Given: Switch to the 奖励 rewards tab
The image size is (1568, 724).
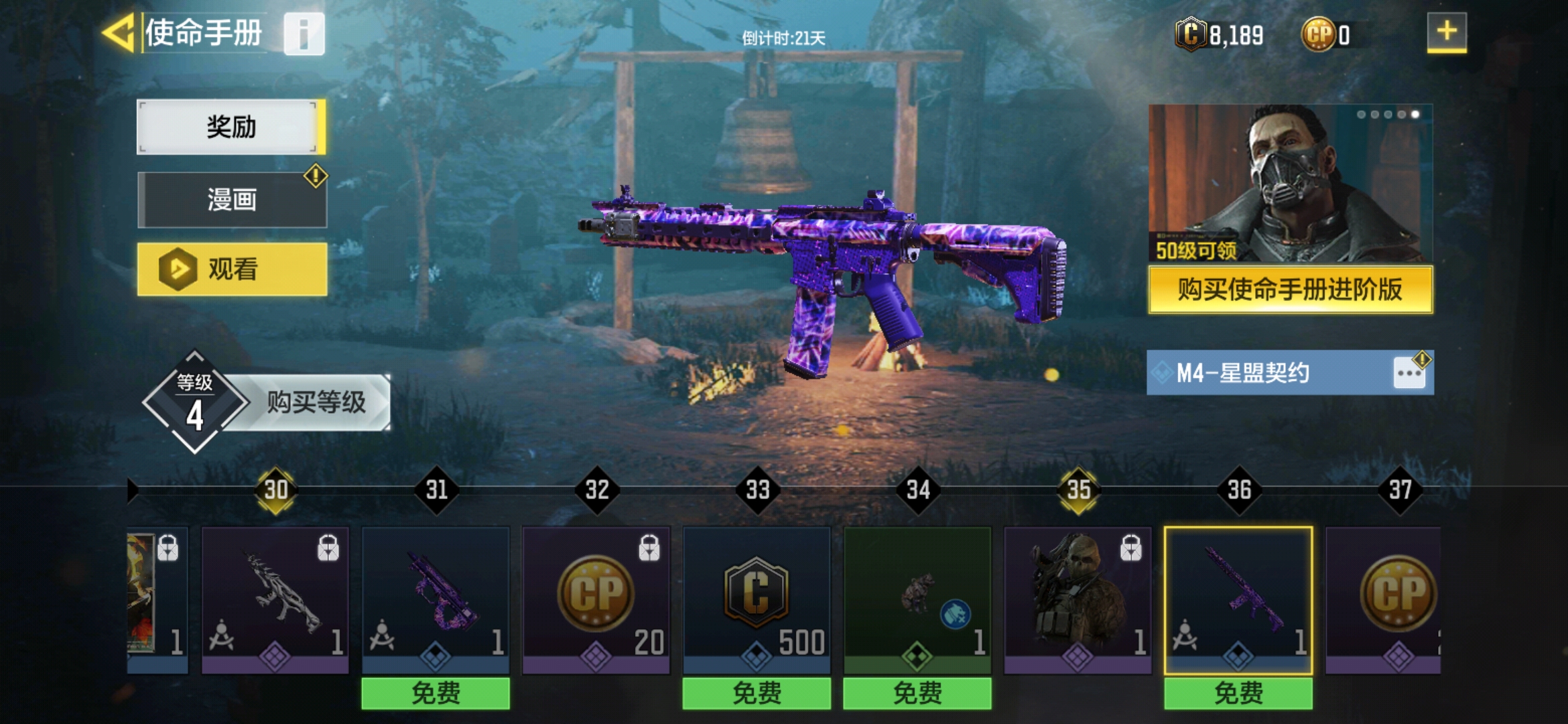Looking at the screenshot, I should 231,127.
